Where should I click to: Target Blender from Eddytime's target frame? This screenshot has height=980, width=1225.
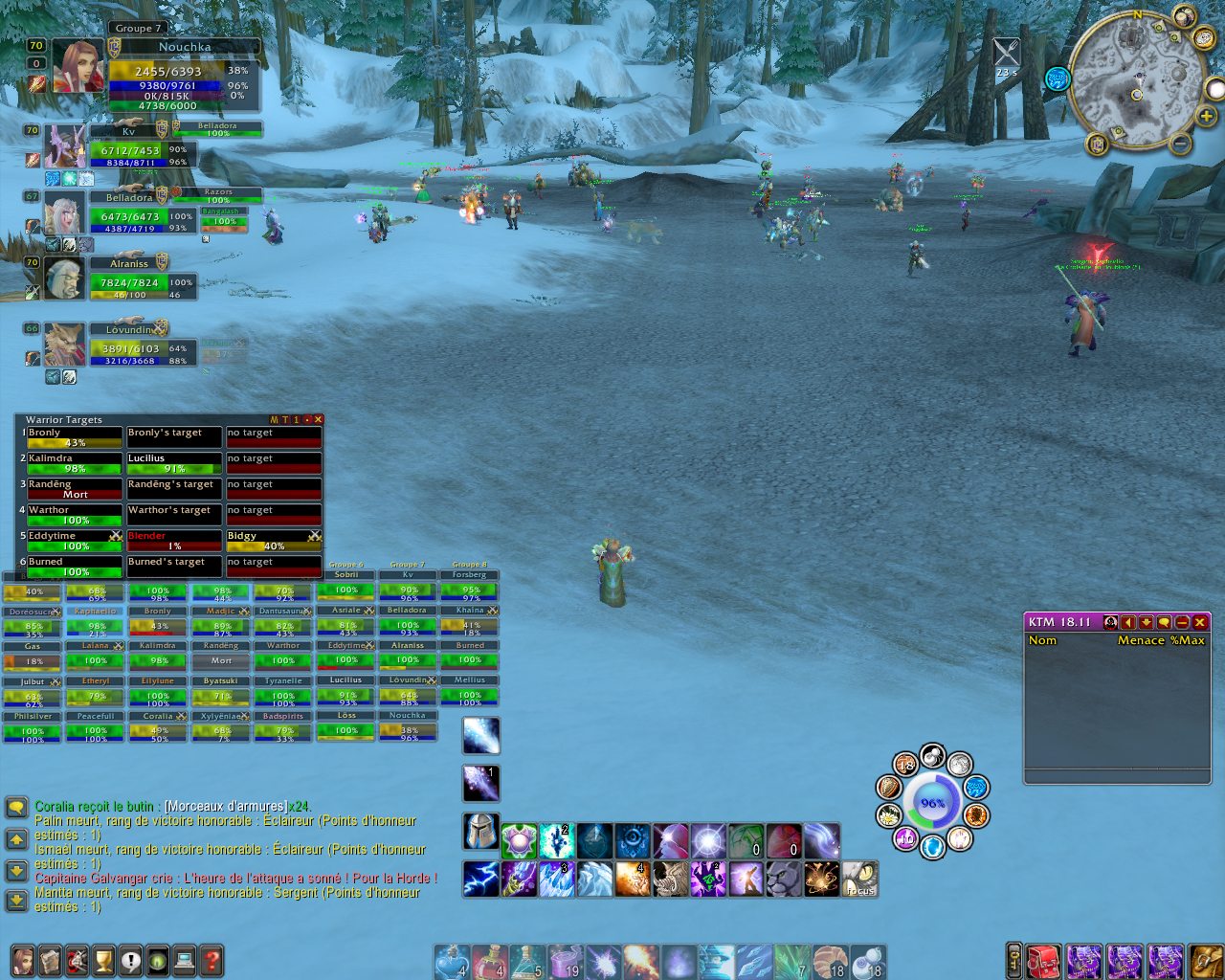(174, 541)
